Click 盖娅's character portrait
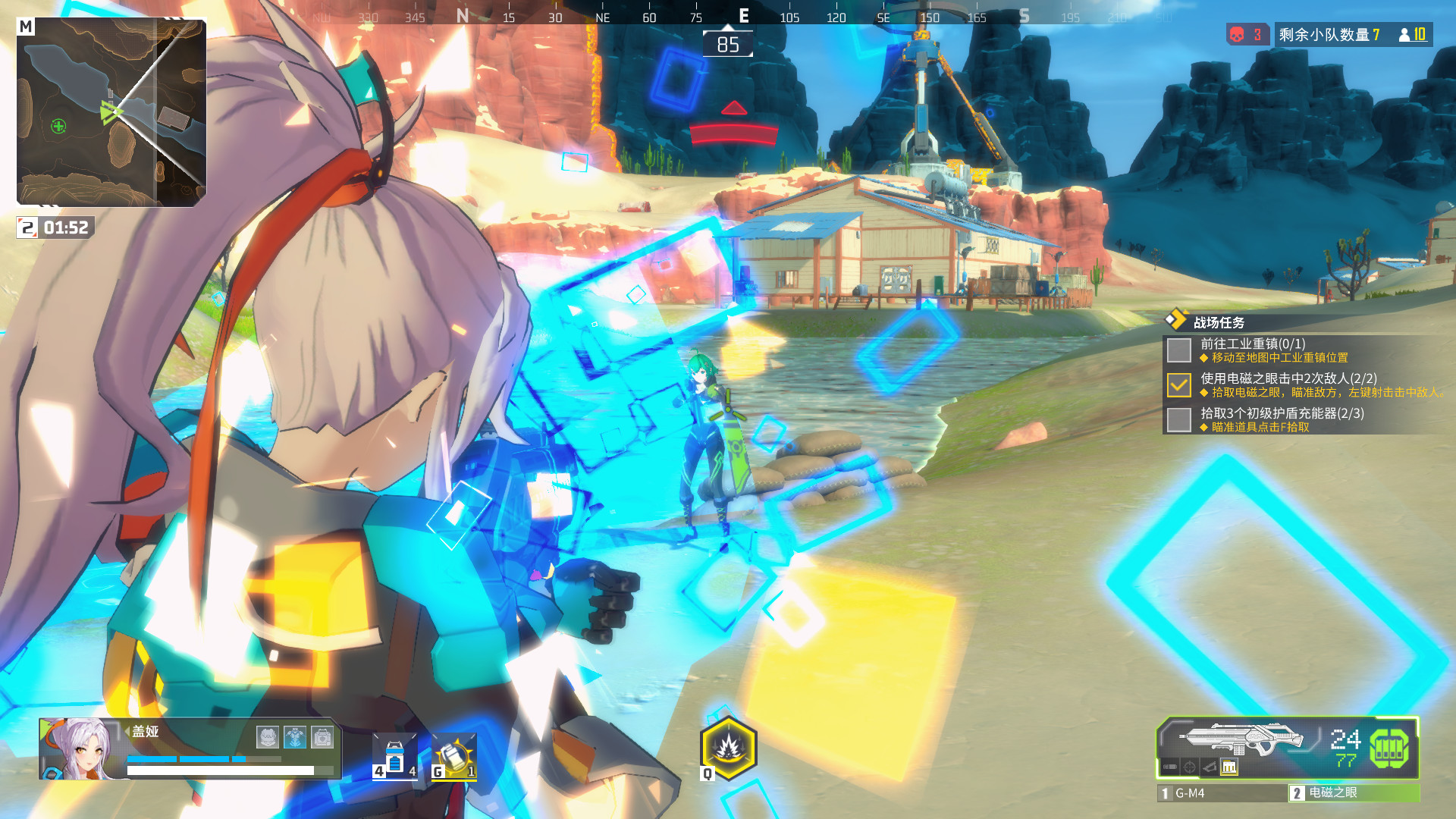Viewport: 1456px width, 819px height. pyautogui.click(x=78, y=748)
